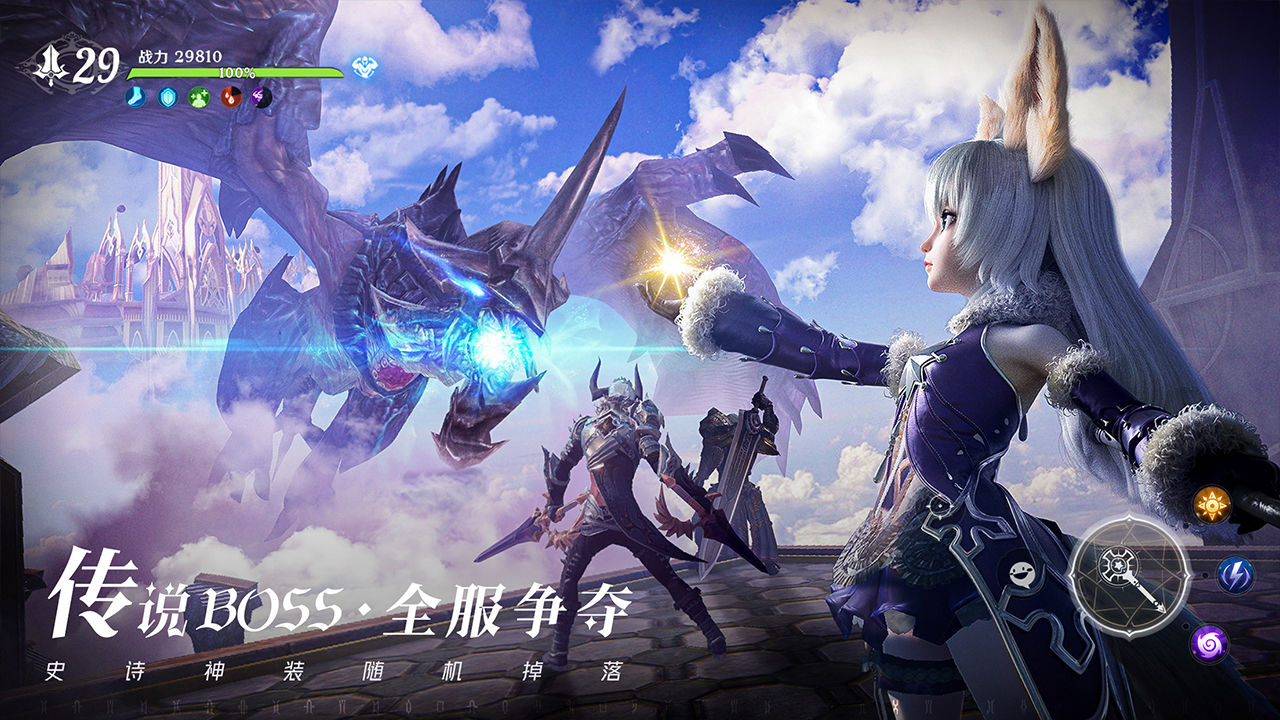Screen dimensions: 1280x720
Task: Open the blue guardian emblem beside the health bar
Action: [x=364, y=68]
